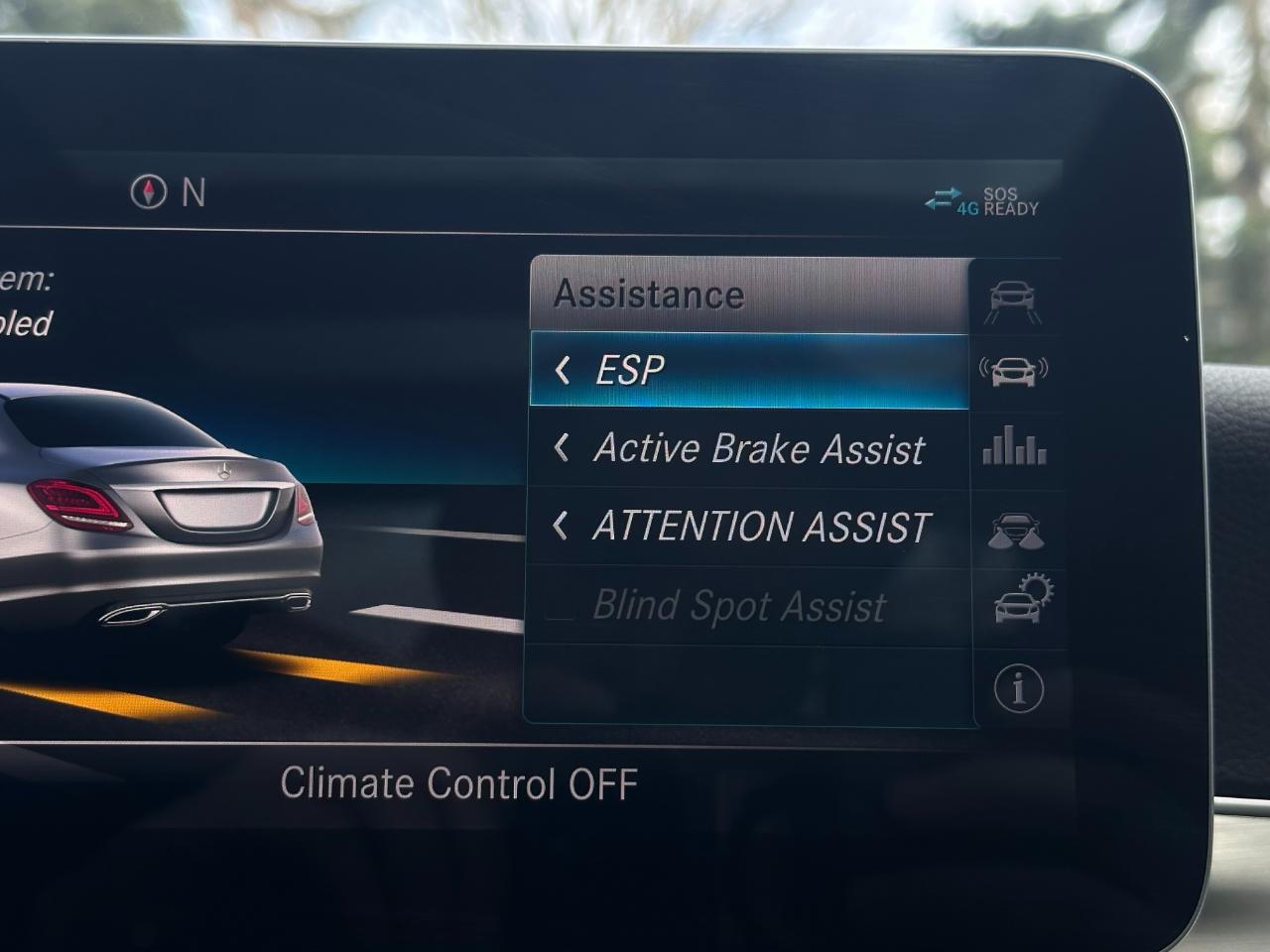Click the Climate Control OFF label
The width and height of the screenshot is (1270, 952).
[x=461, y=783]
